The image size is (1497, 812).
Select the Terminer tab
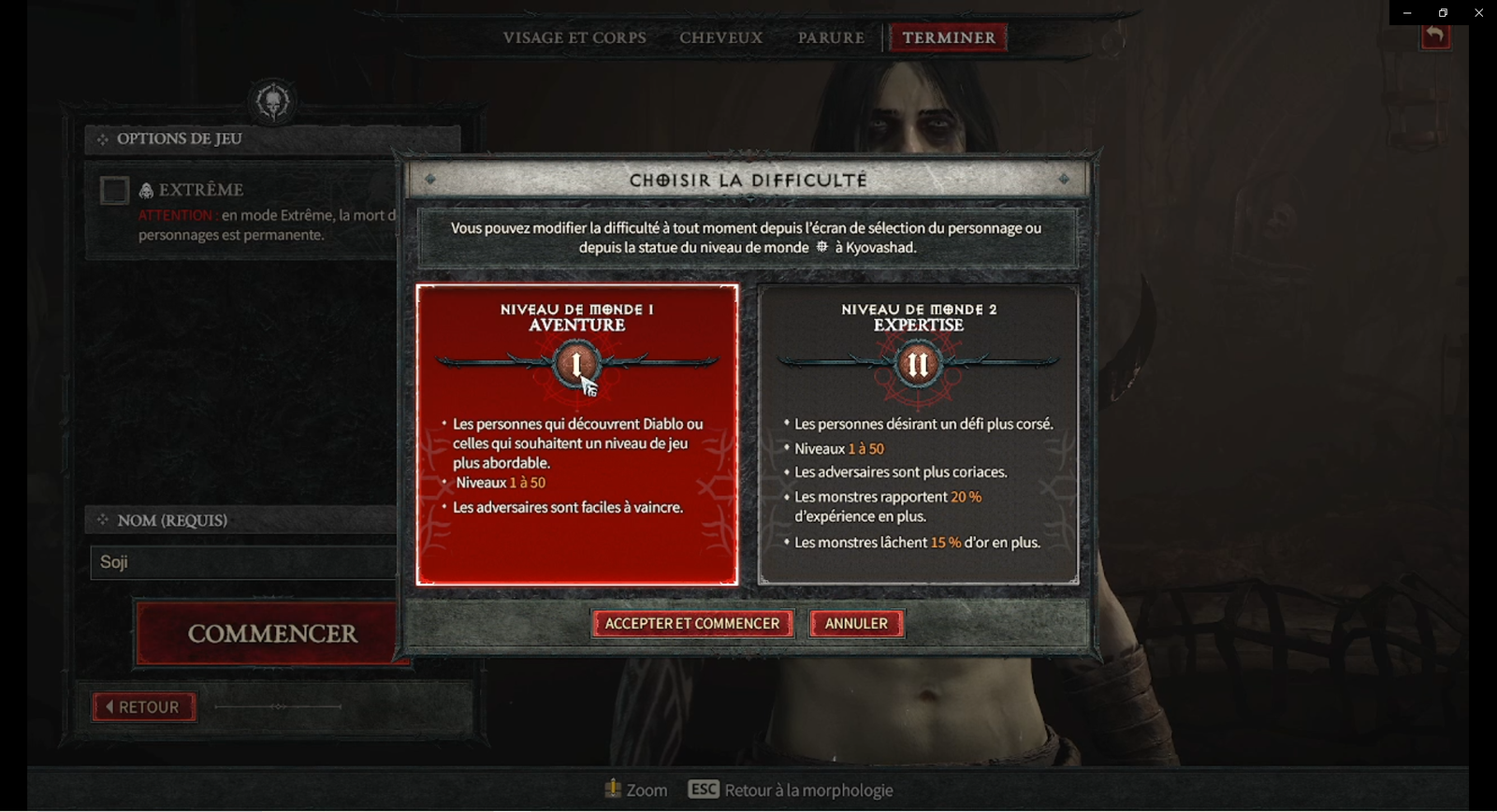949,38
